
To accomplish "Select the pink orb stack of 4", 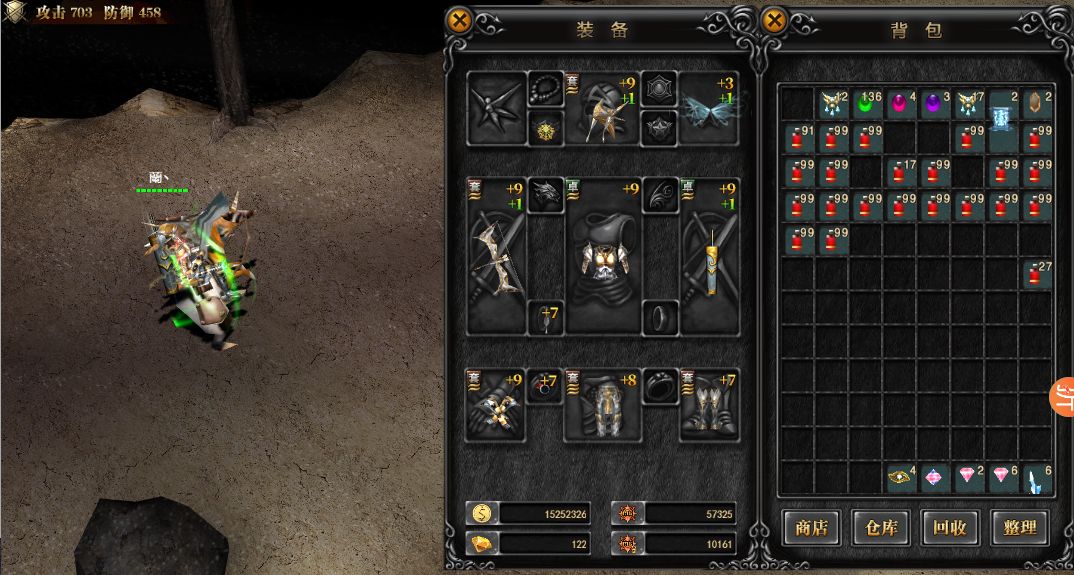I will pyautogui.click(x=901, y=102).
